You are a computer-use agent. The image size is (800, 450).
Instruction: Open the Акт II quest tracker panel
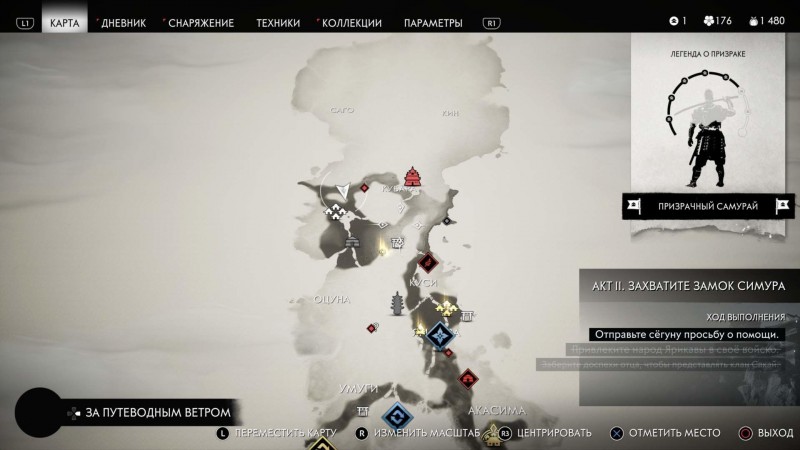(x=689, y=284)
